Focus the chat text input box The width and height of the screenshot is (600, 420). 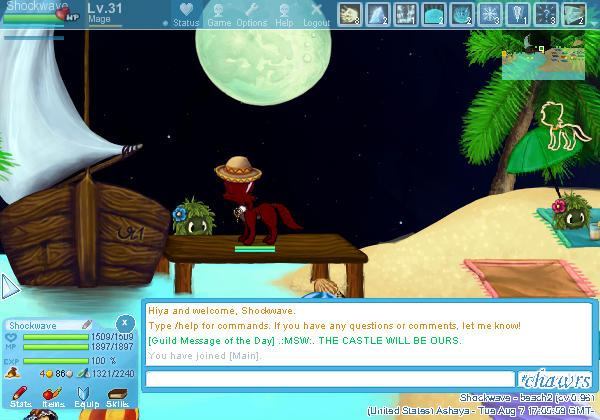point(330,379)
